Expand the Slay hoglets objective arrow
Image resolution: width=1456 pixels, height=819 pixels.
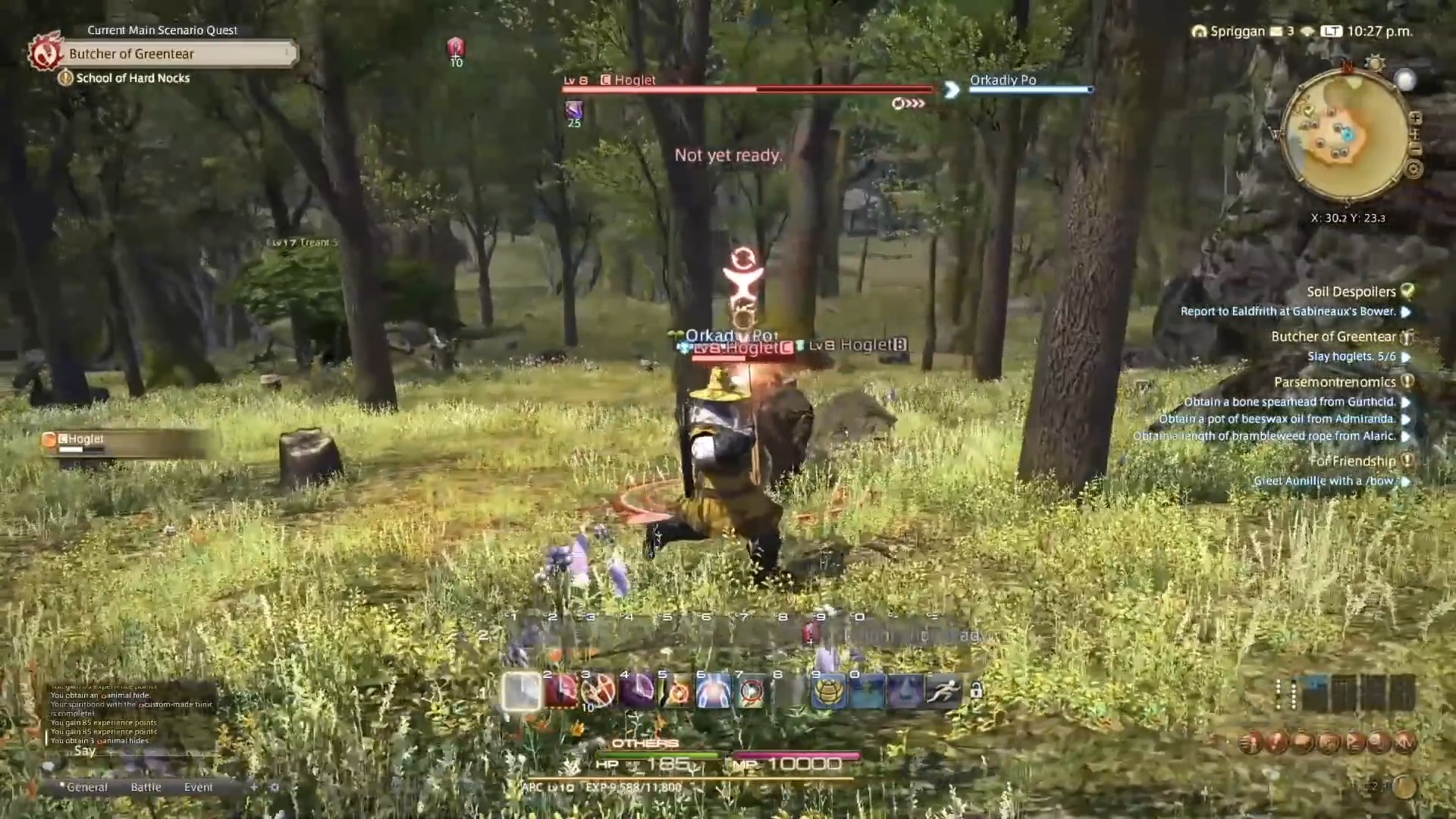click(1407, 356)
